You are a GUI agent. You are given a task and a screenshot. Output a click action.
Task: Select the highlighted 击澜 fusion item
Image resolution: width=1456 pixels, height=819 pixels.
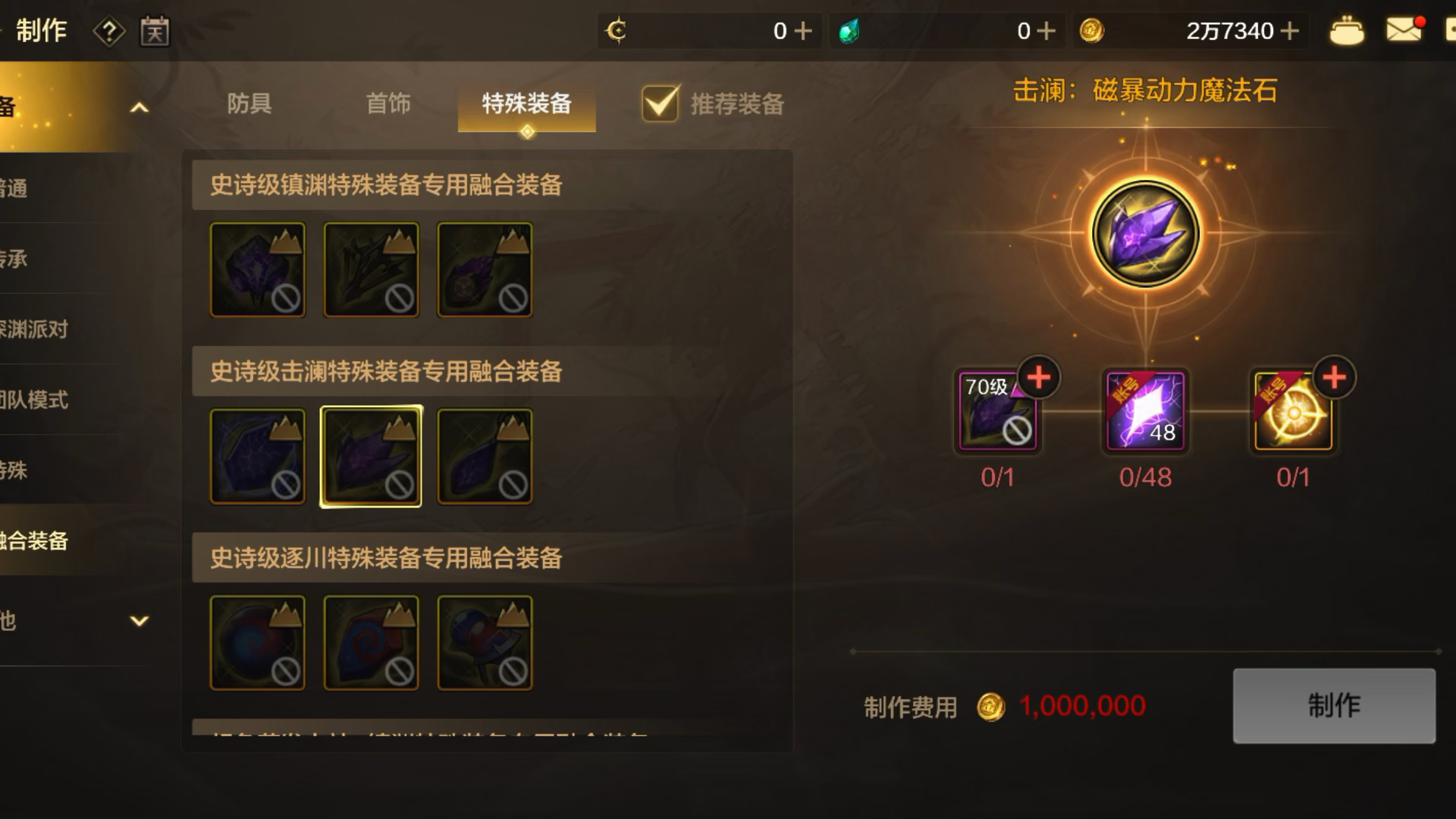371,456
